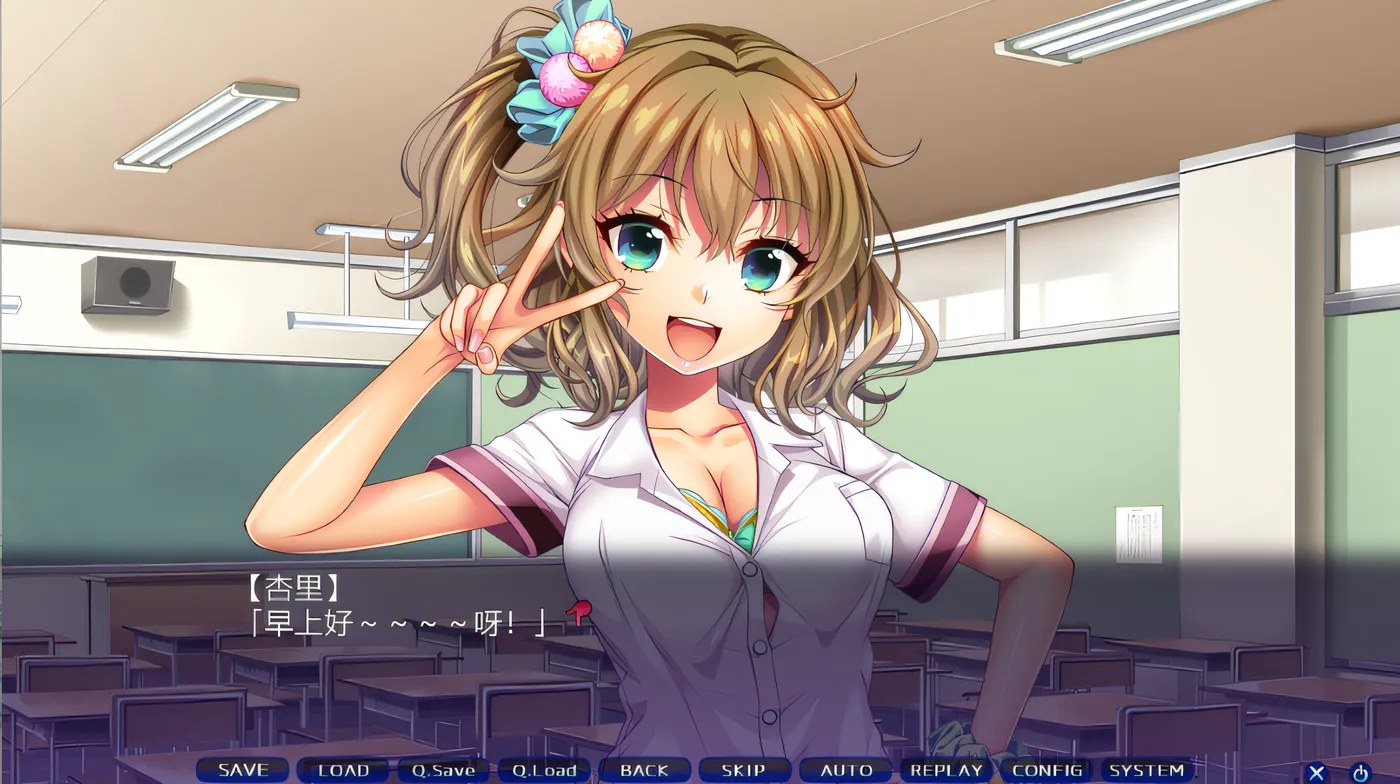Go BACK to the previous line
The image size is (1400, 784).
pos(644,770)
